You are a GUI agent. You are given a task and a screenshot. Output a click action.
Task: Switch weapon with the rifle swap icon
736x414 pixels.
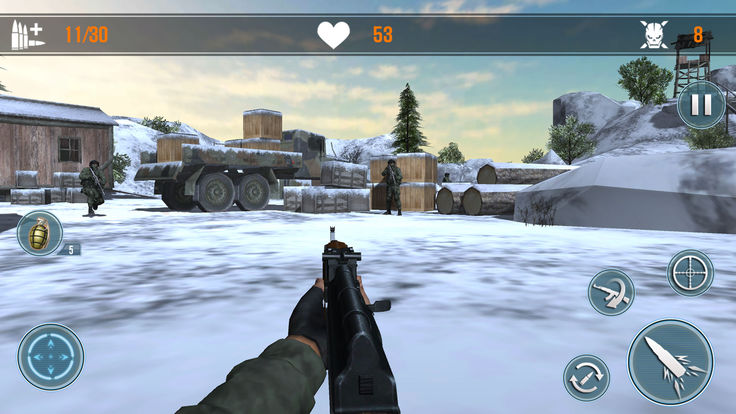(610, 292)
